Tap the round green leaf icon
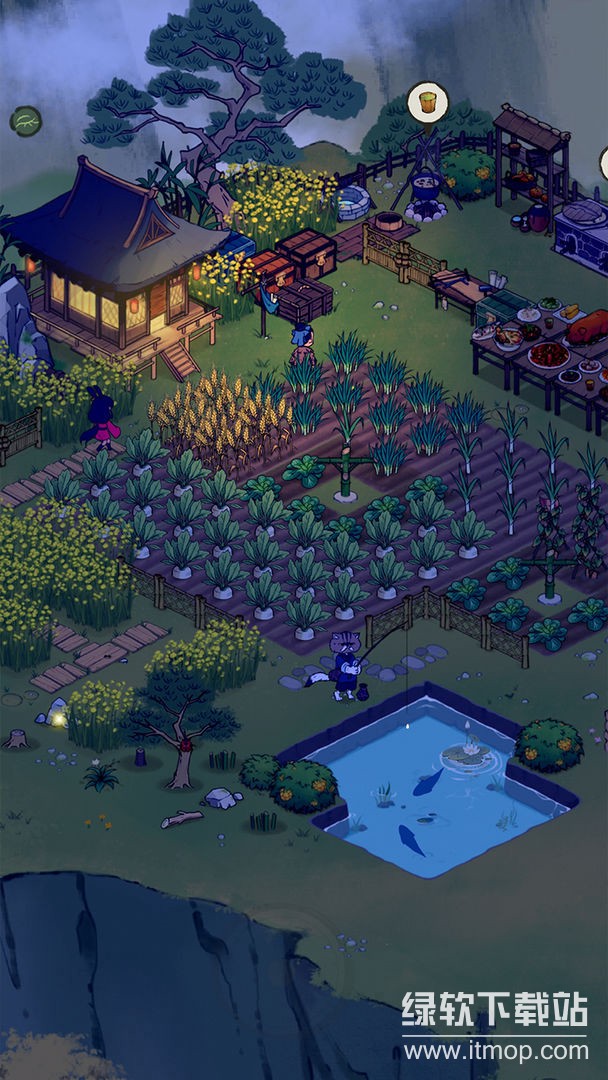This screenshot has width=608, height=1080. tap(26, 121)
